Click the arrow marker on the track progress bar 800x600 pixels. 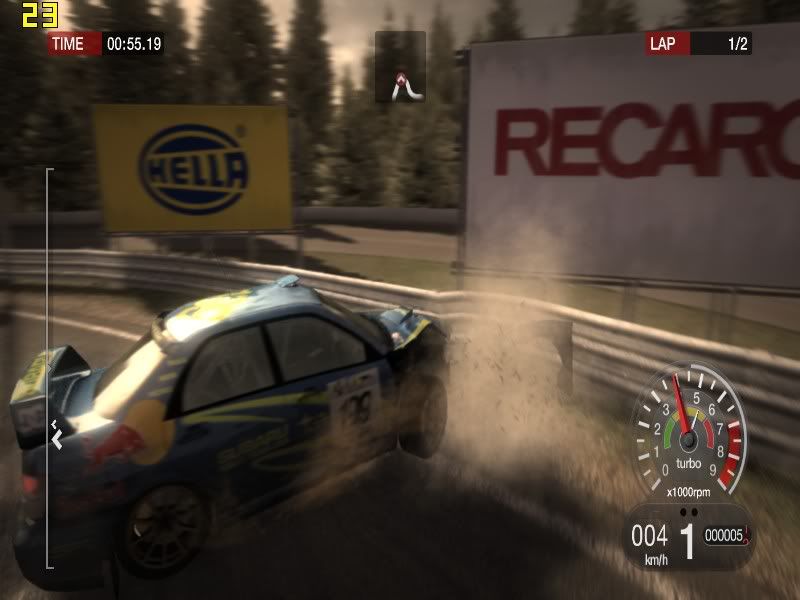pyautogui.click(x=57, y=437)
